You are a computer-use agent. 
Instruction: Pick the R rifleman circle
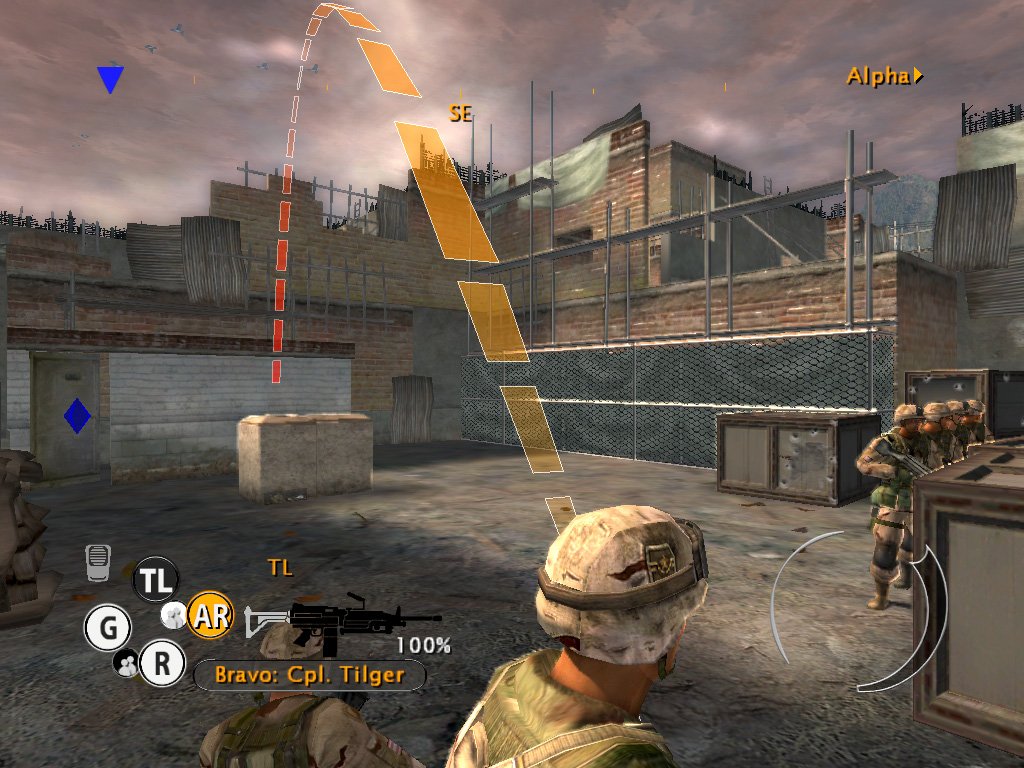pos(162,663)
